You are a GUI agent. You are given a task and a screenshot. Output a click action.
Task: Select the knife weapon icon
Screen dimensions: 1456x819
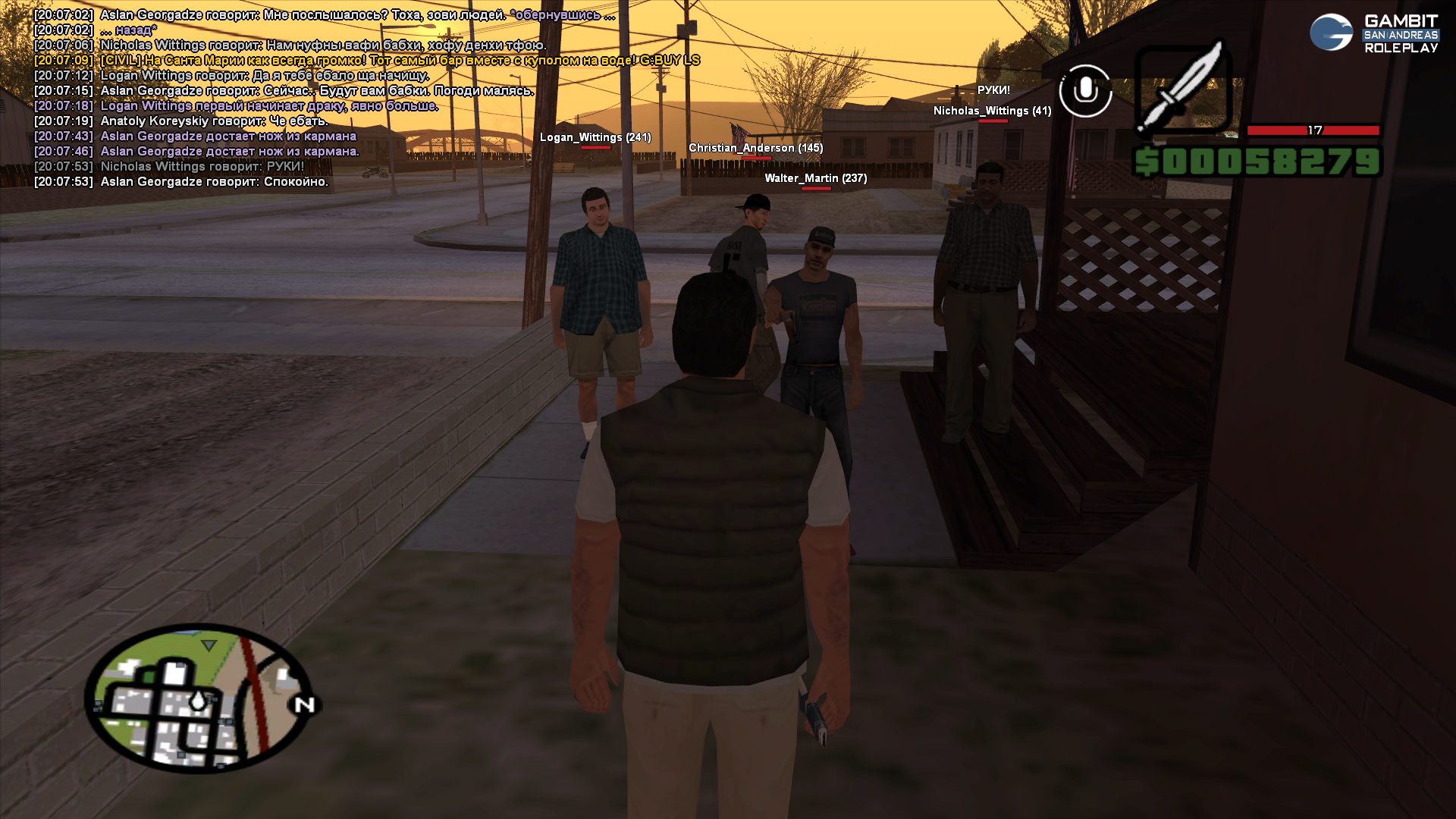click(1182, 89)
